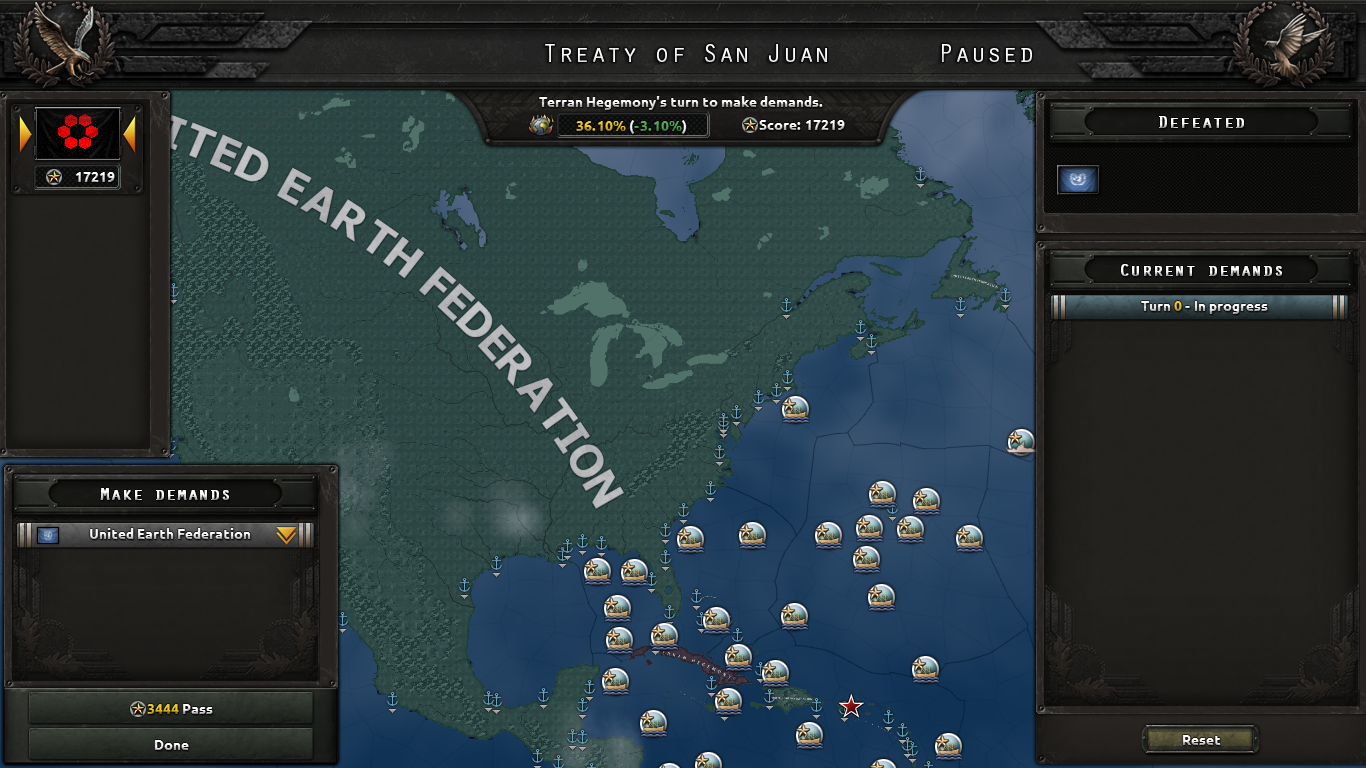Image resolution: width=1366 pixels, height=768 pixels.
Task: Click Done to finish making demands
Action: (170, 744)
